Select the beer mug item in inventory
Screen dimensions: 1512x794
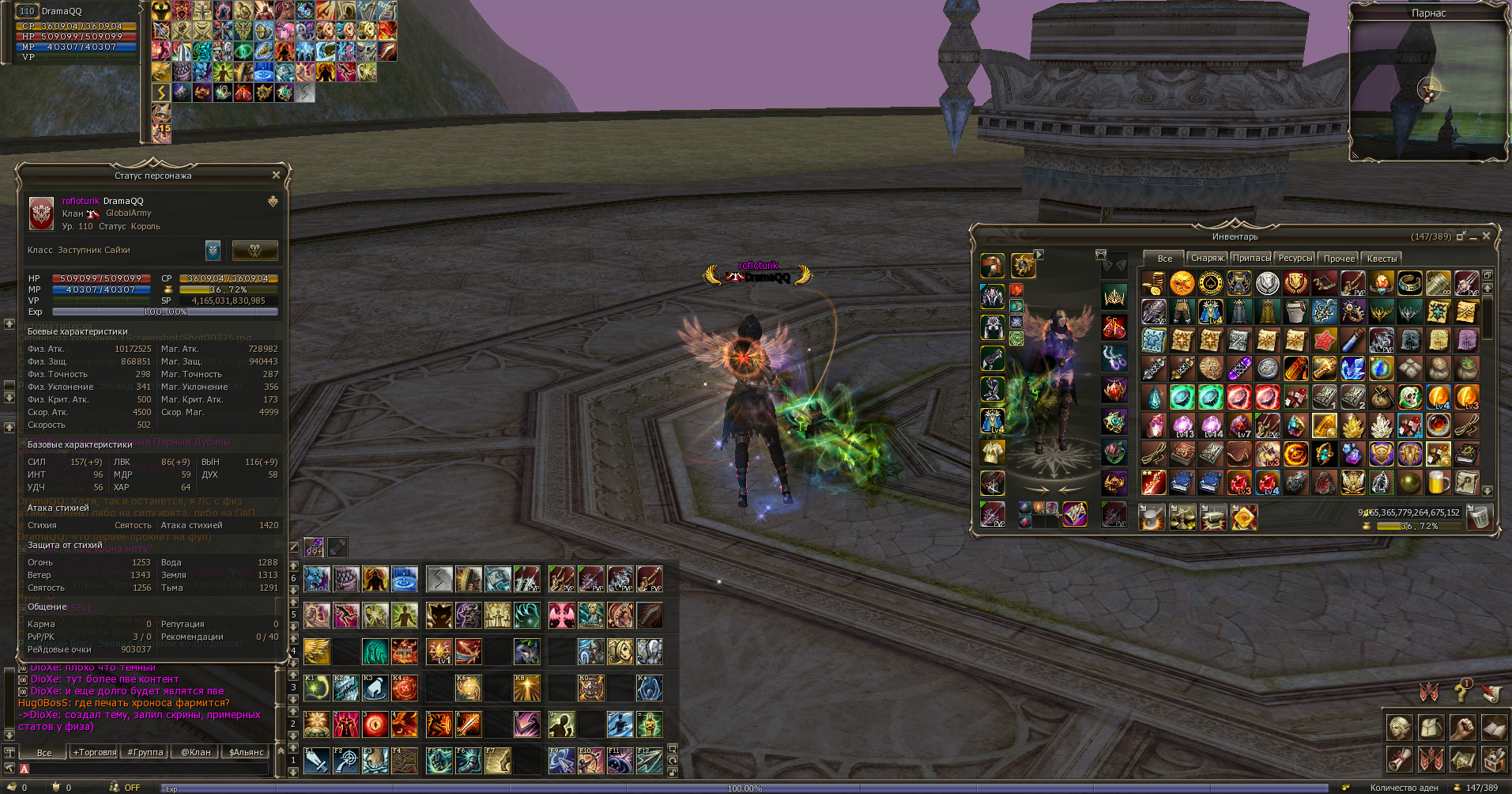pos(1438,482)
